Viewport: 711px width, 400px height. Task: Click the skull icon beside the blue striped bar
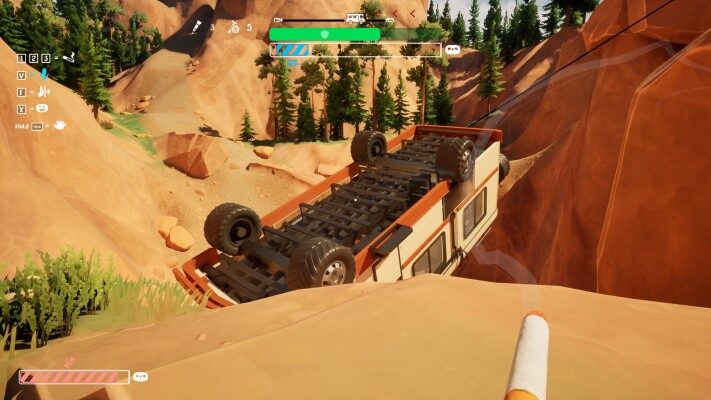[452, 49]
